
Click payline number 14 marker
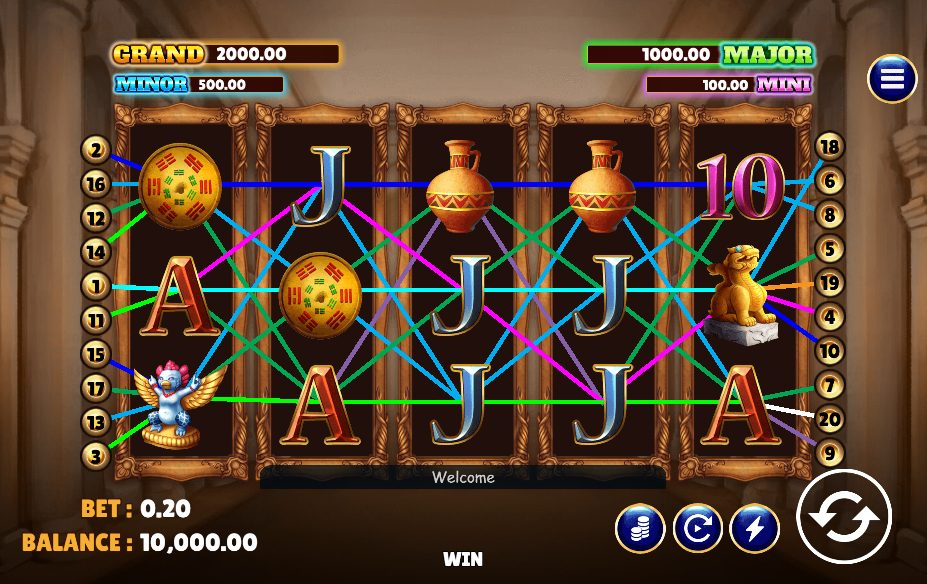[96, 251]
